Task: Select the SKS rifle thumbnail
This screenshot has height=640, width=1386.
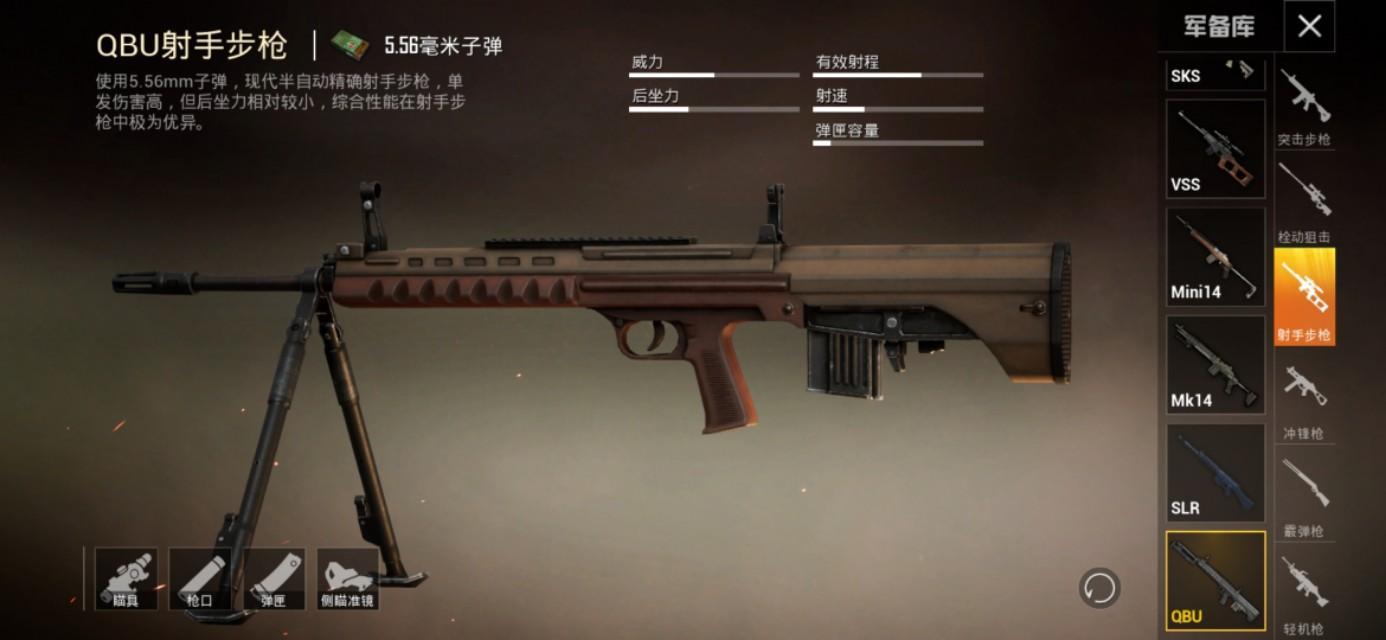Action: click(1215, 74)
